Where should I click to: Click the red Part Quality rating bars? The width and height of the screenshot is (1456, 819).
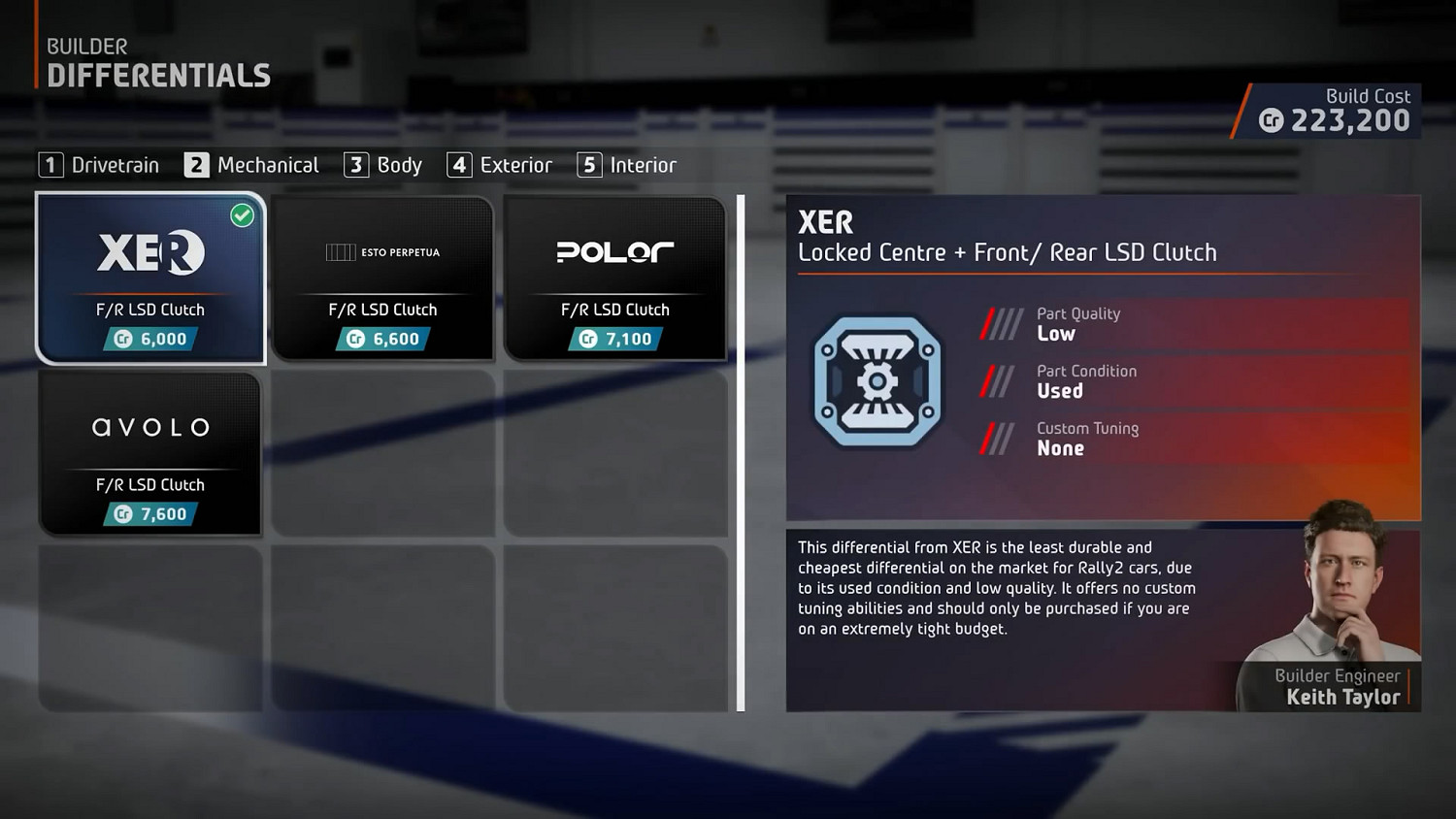point(1001,323)
